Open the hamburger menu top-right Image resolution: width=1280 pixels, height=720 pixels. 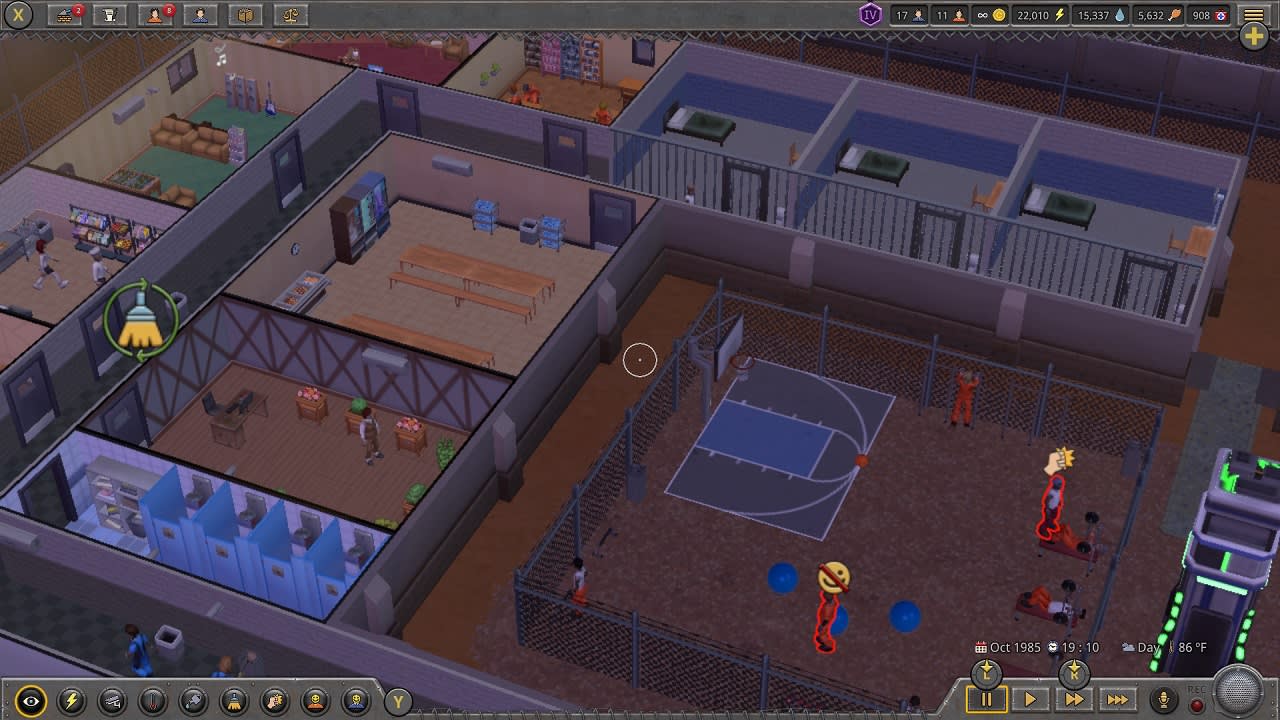[1252, 14]
